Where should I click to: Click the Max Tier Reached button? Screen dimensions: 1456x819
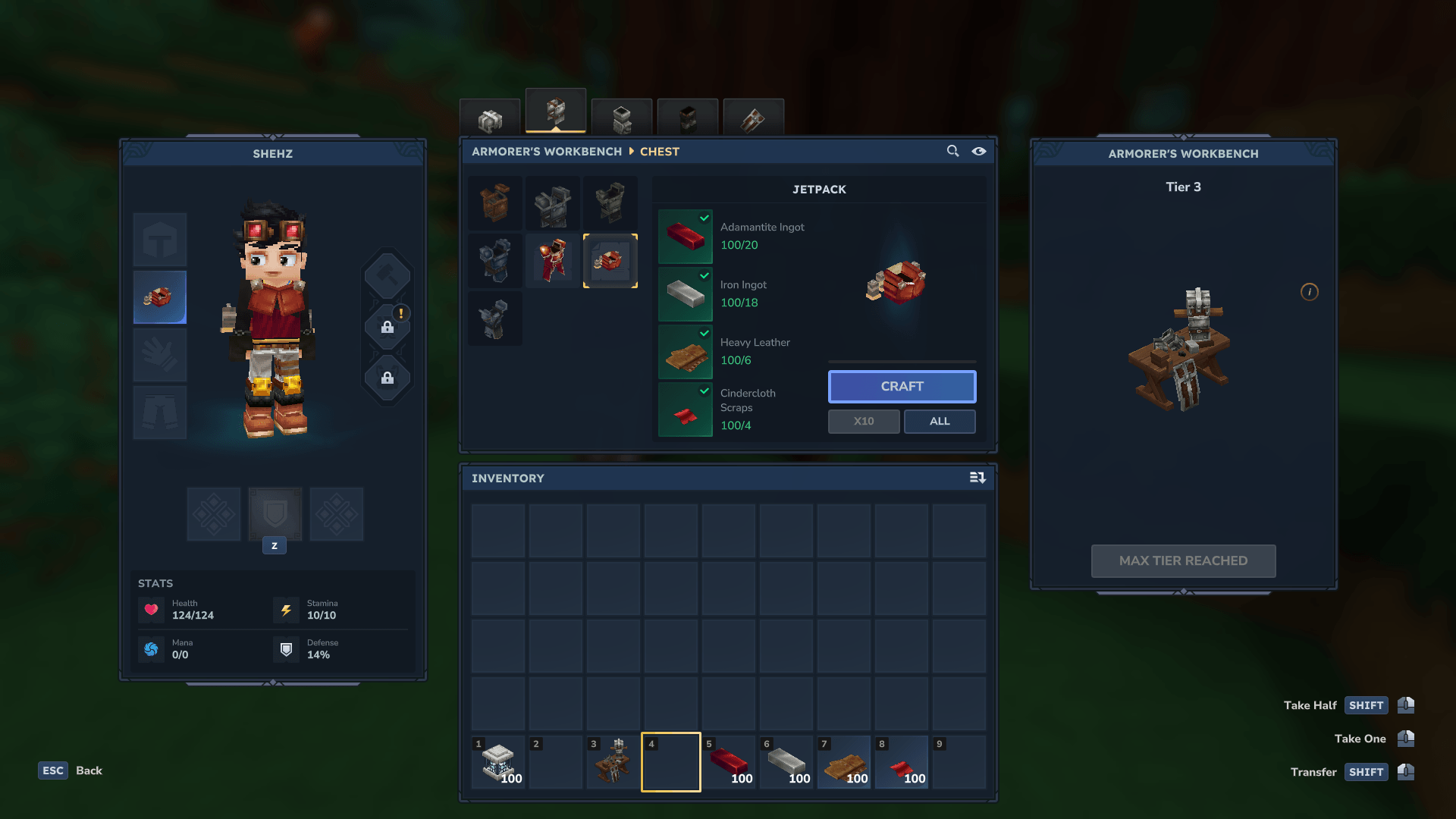(x=1183, y=561)
